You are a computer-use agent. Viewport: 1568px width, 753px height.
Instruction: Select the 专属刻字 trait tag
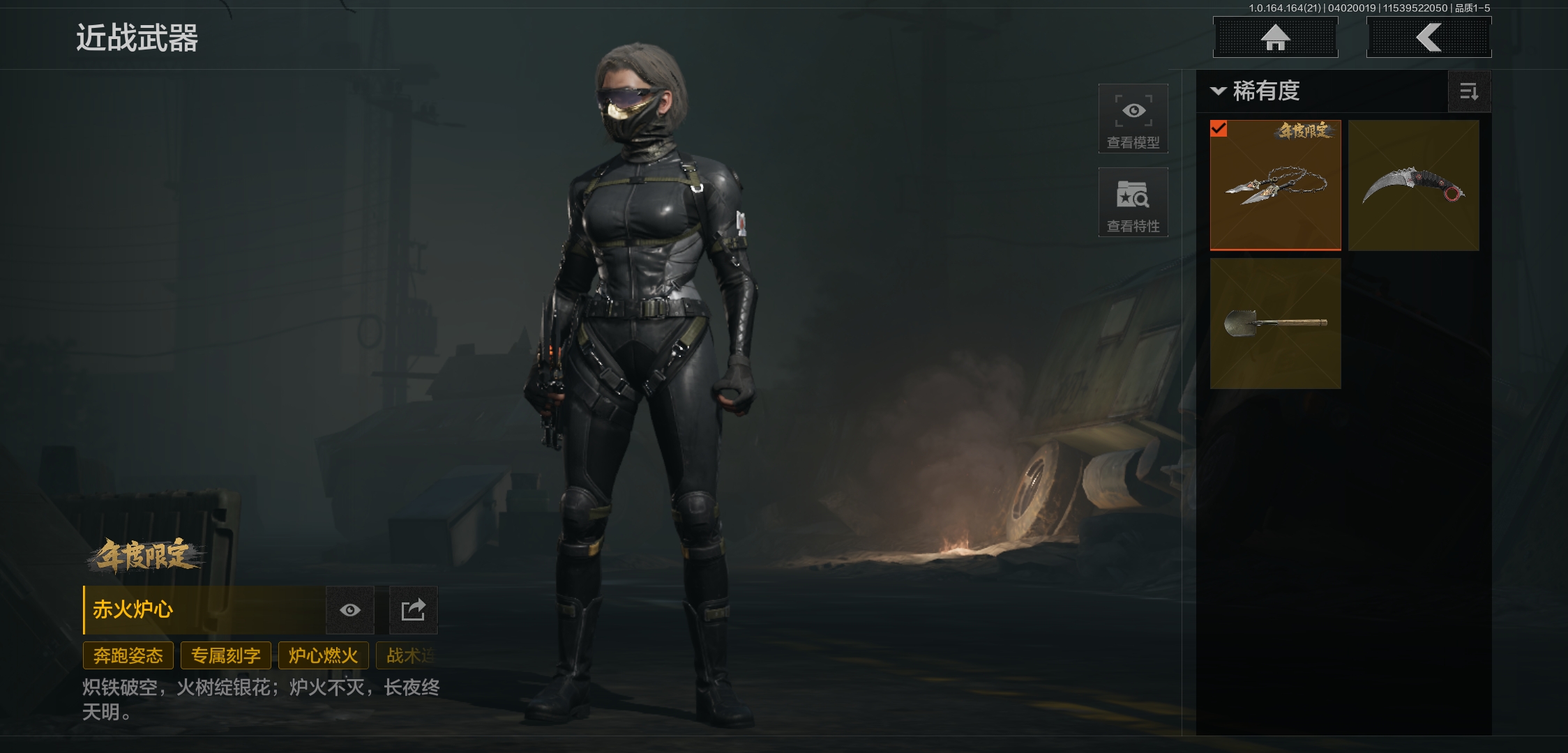tap(226, 655)
